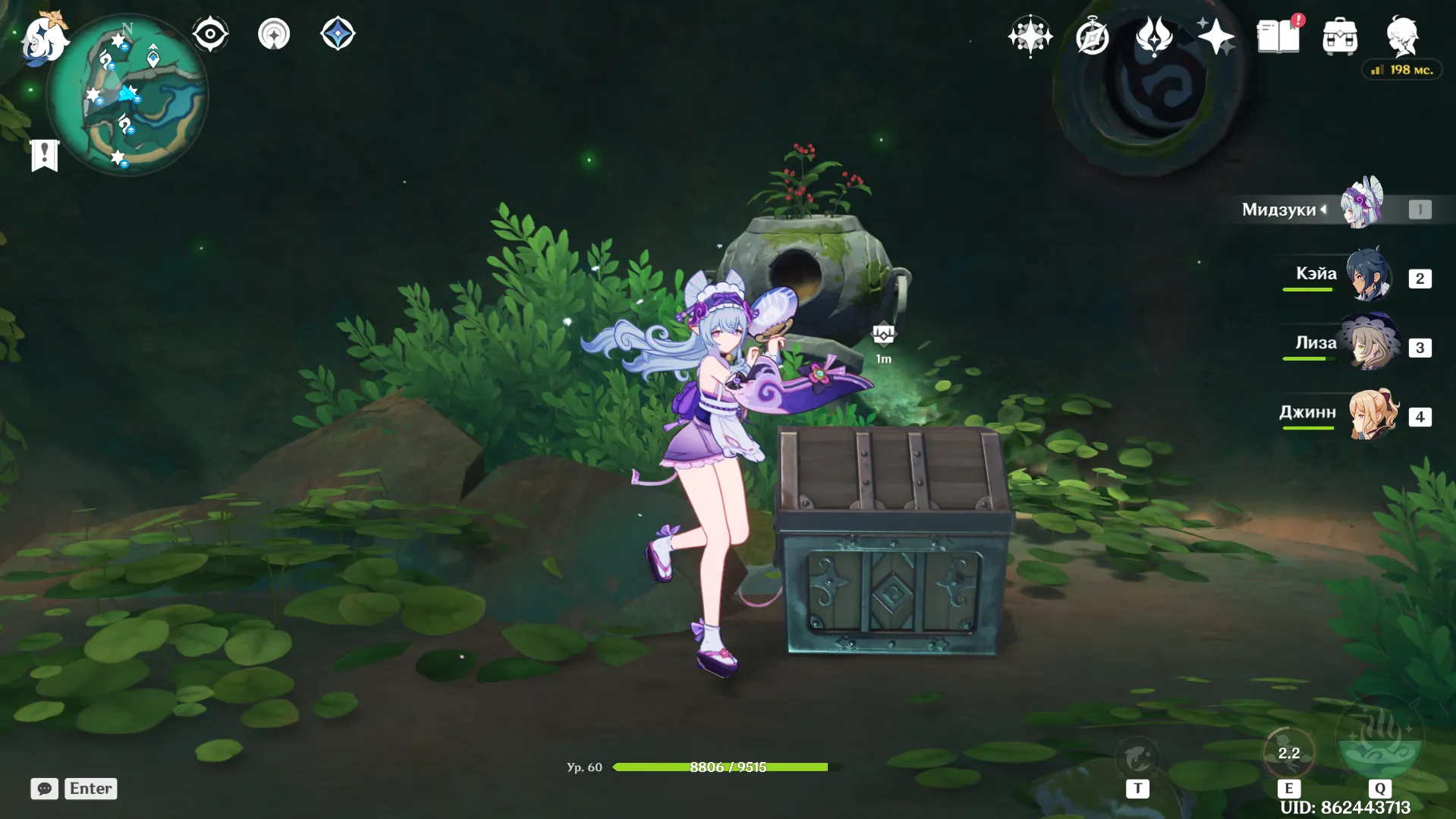Open the circular minimap
The height and width of the screenshot is (819, 1456).
[127, 96]
